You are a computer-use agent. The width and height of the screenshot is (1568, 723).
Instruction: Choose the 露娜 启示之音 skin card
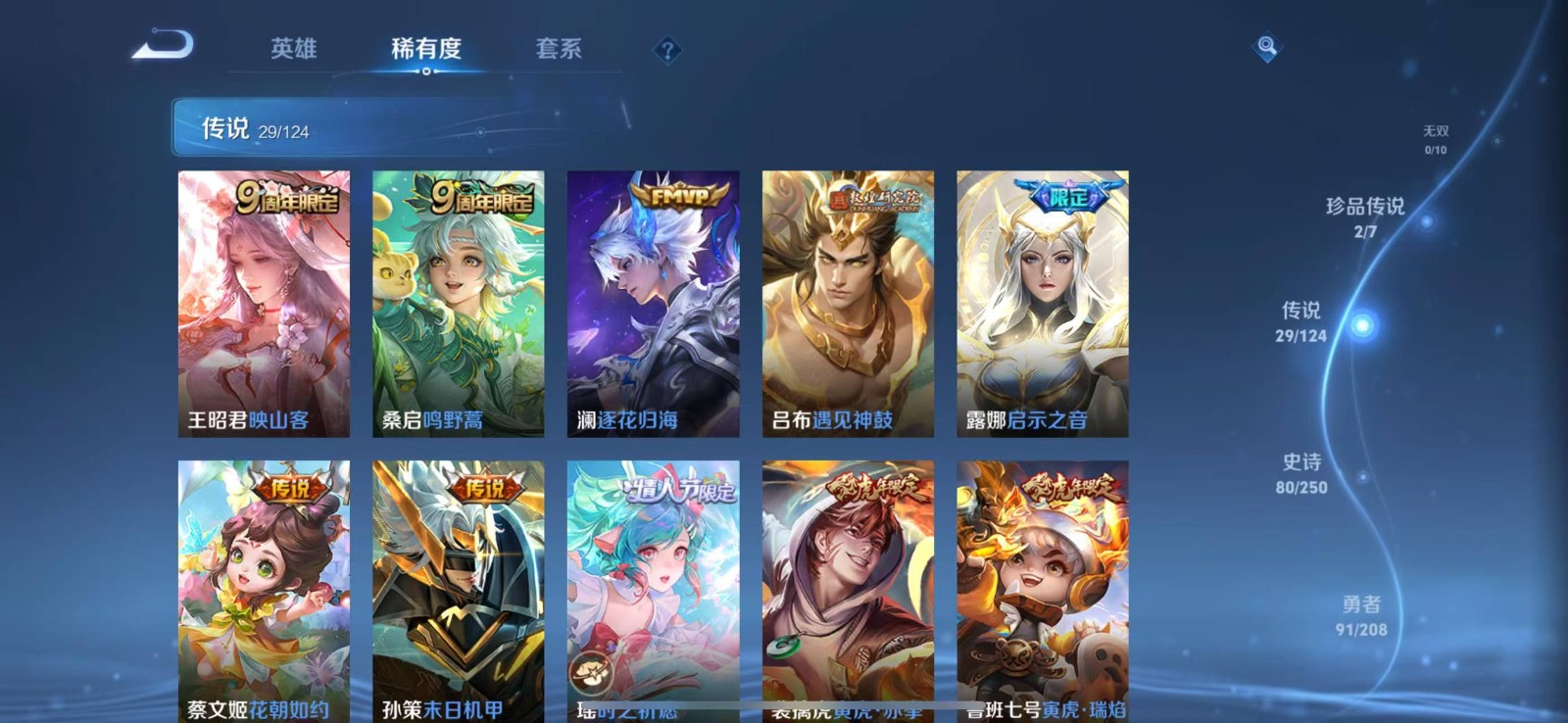[1042, 304]
